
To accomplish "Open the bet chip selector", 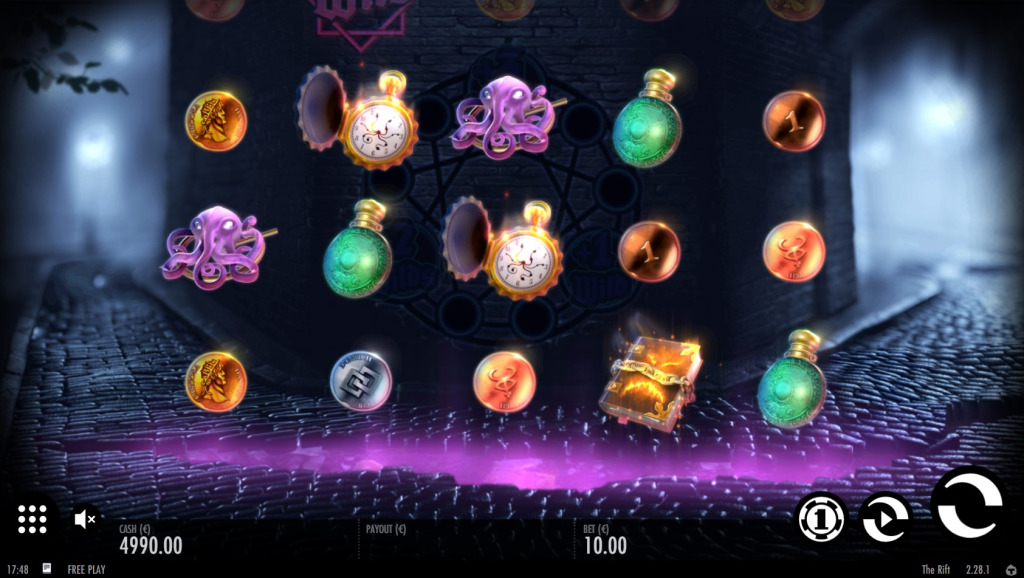I will click(821, 519).
